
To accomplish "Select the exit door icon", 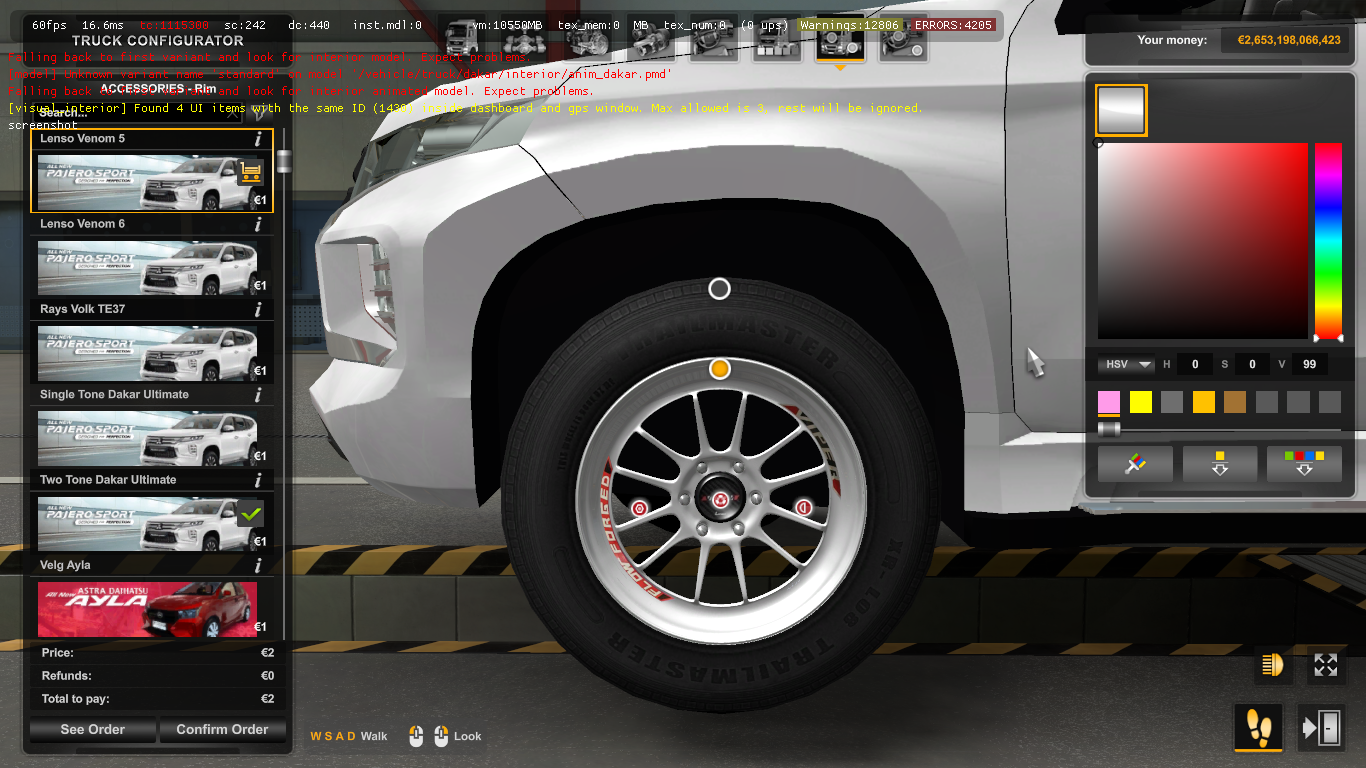I will (1324, 729).
